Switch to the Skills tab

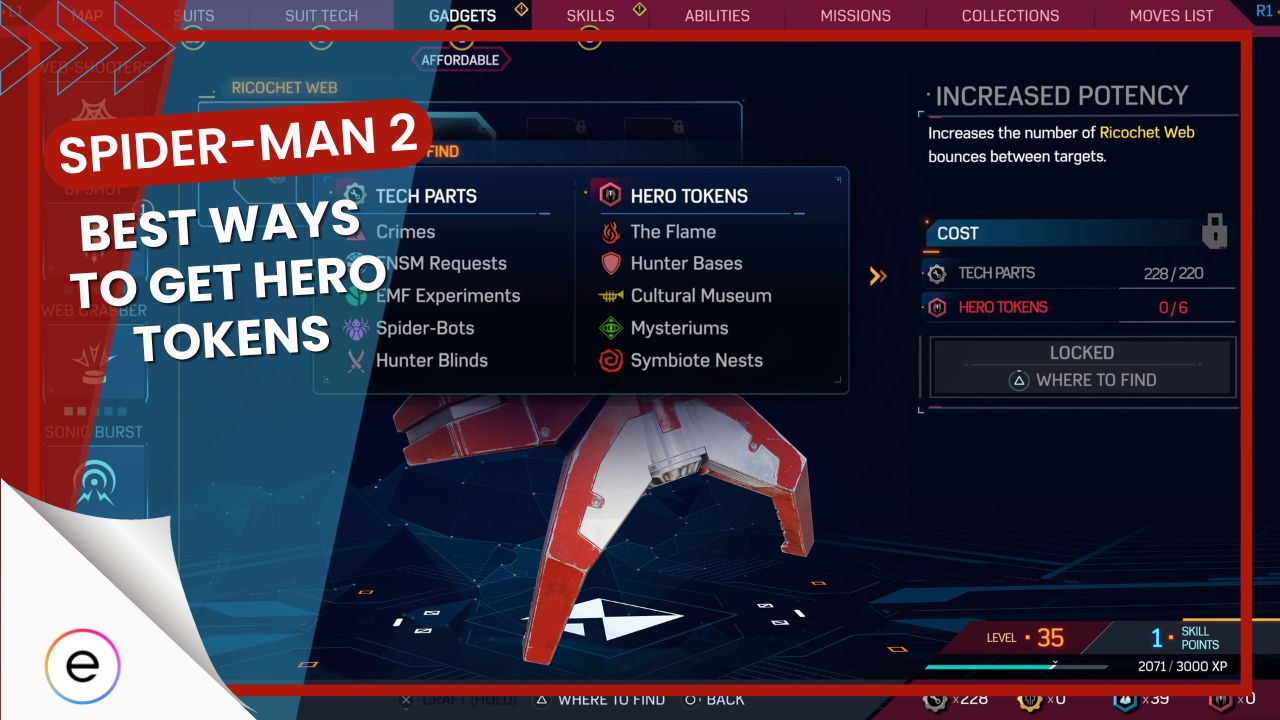click(590, 15)
